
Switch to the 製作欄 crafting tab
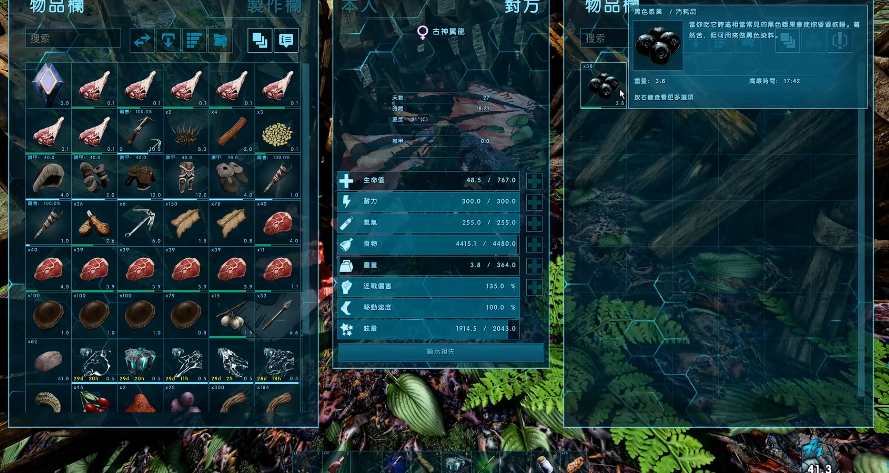pyautogui.click(x=275, y=6)
